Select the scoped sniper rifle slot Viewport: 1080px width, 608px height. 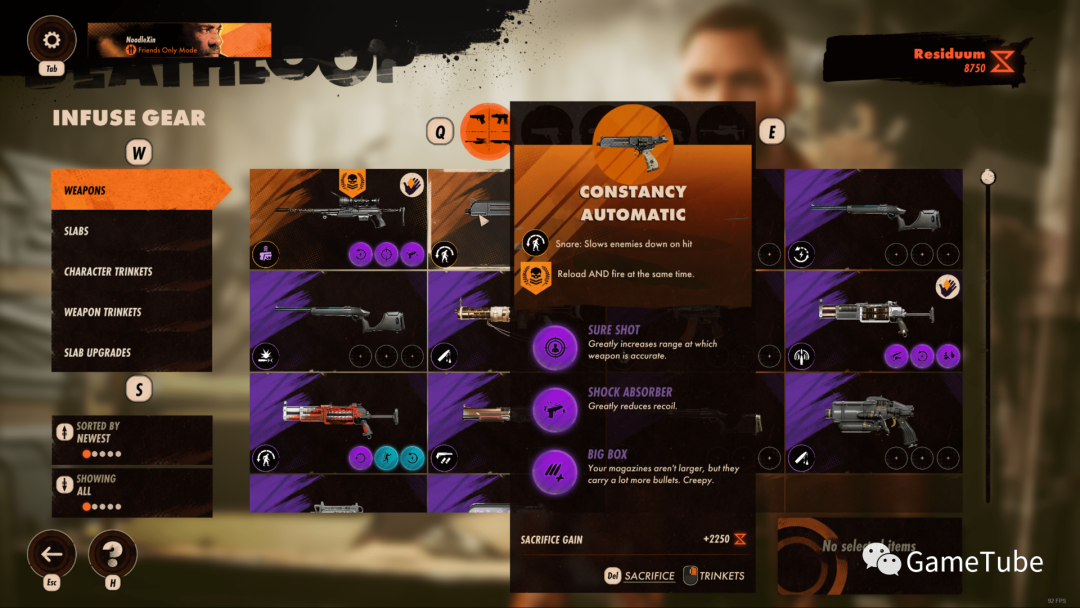(x=338, y=219)
